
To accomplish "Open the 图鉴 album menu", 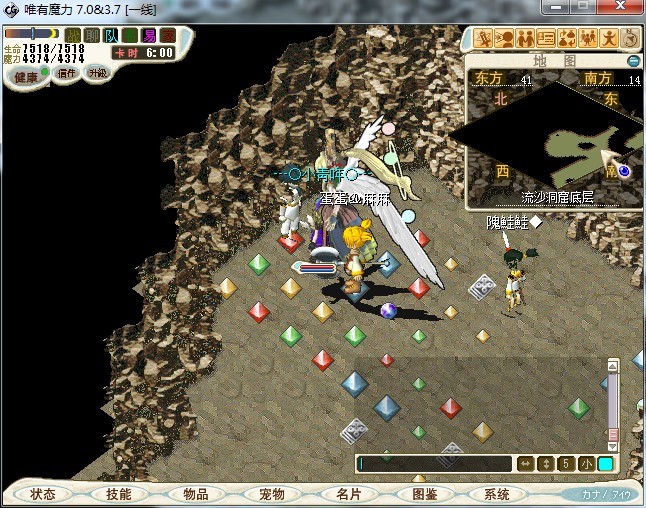I will (423, 494).
